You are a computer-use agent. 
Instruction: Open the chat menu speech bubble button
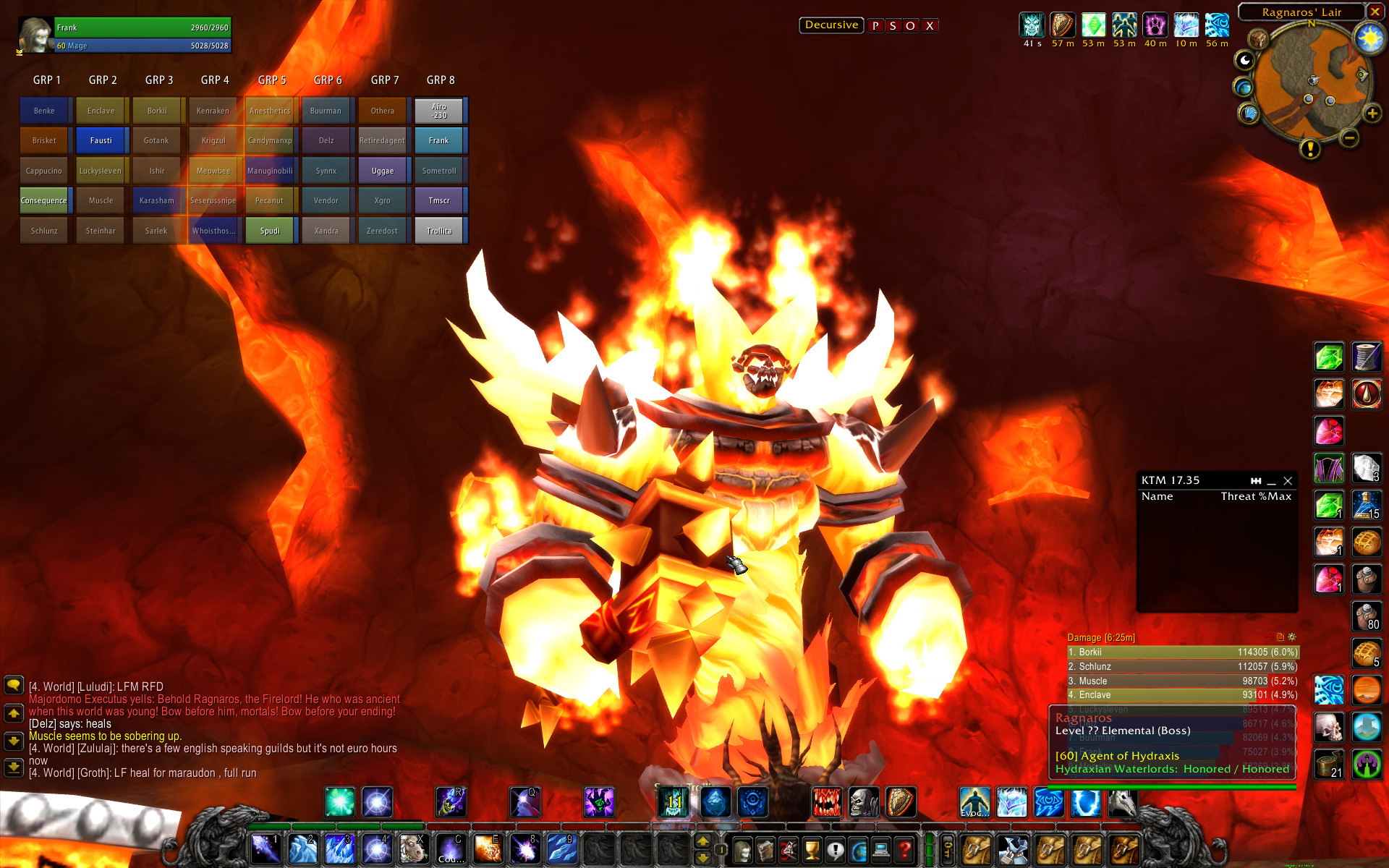tap(14, 685)
